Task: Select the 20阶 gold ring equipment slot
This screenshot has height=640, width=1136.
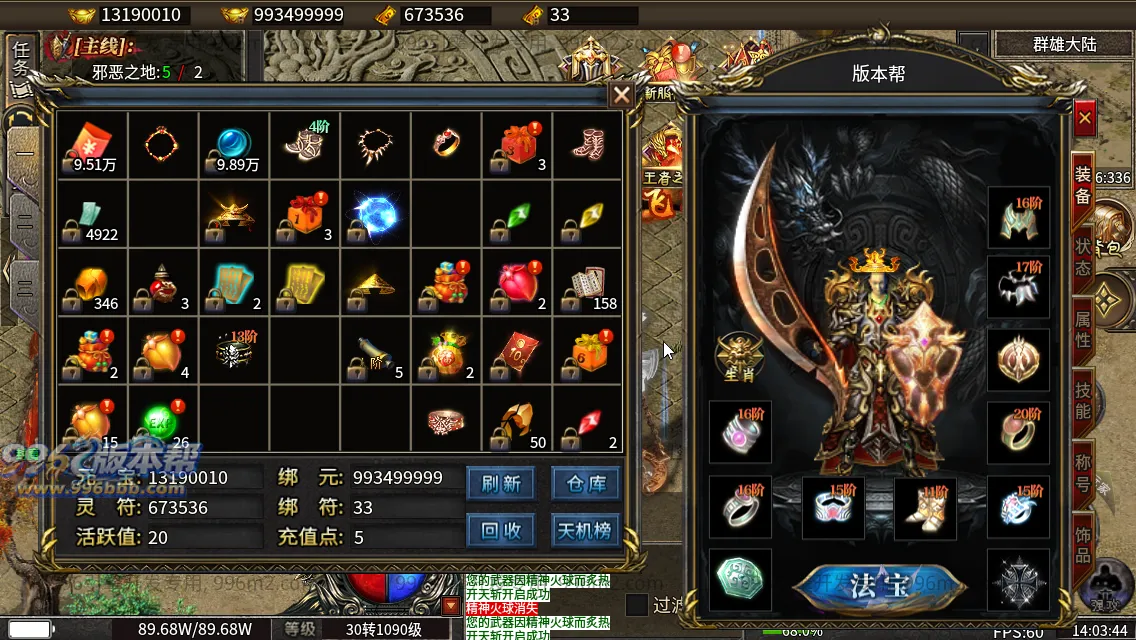Action: [x=1018, y=432]
